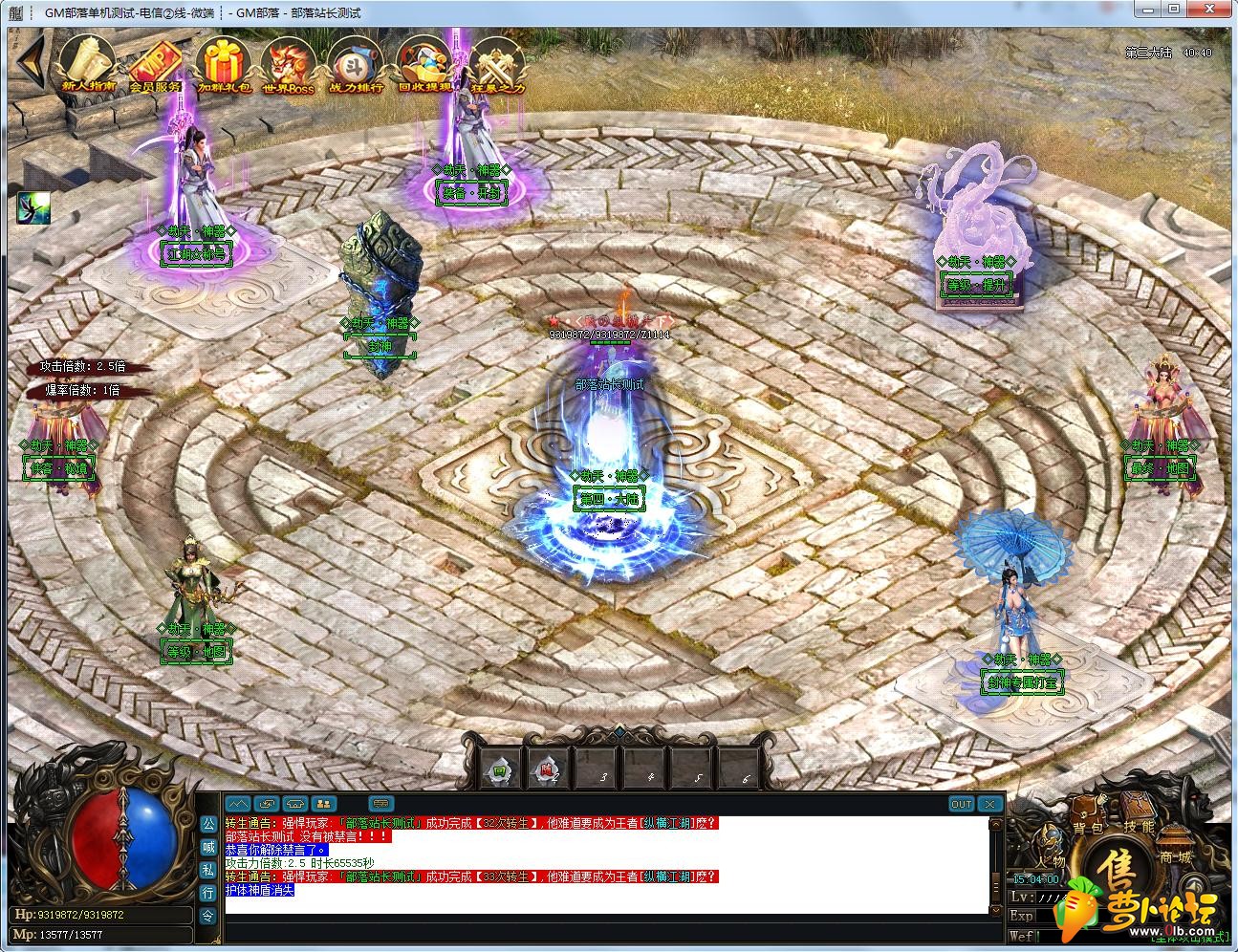1238x952 pixels.
Task: Minimize the game window
Action: (x=1148, y=10)
